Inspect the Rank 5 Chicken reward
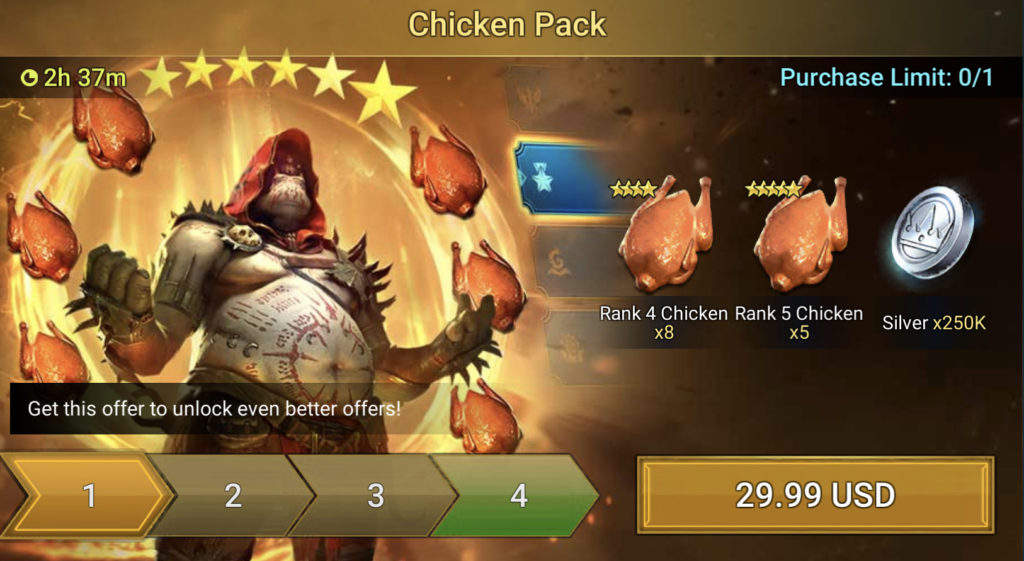 point(799,237)
